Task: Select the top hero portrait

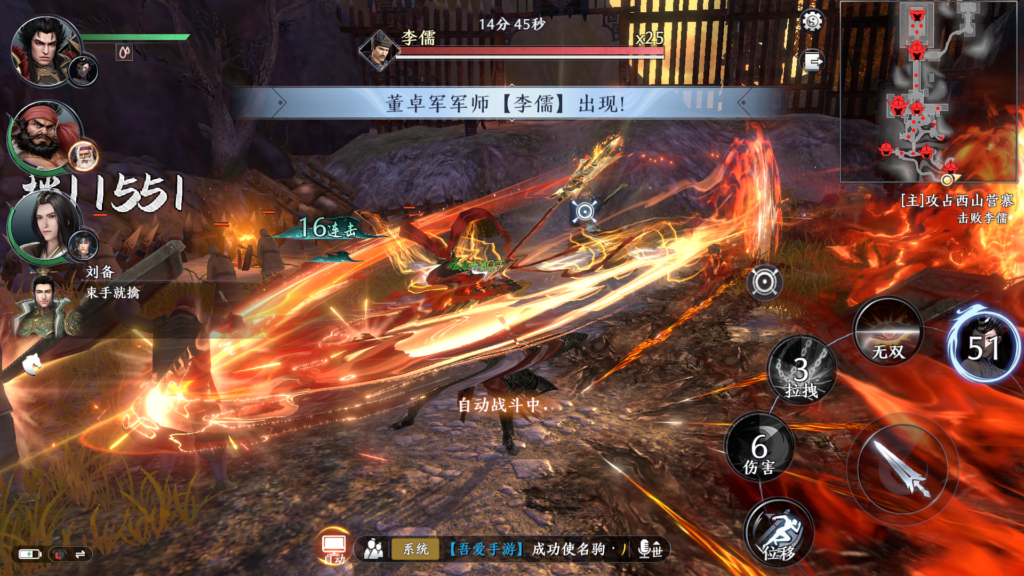Action: click(x=46, y=48)
